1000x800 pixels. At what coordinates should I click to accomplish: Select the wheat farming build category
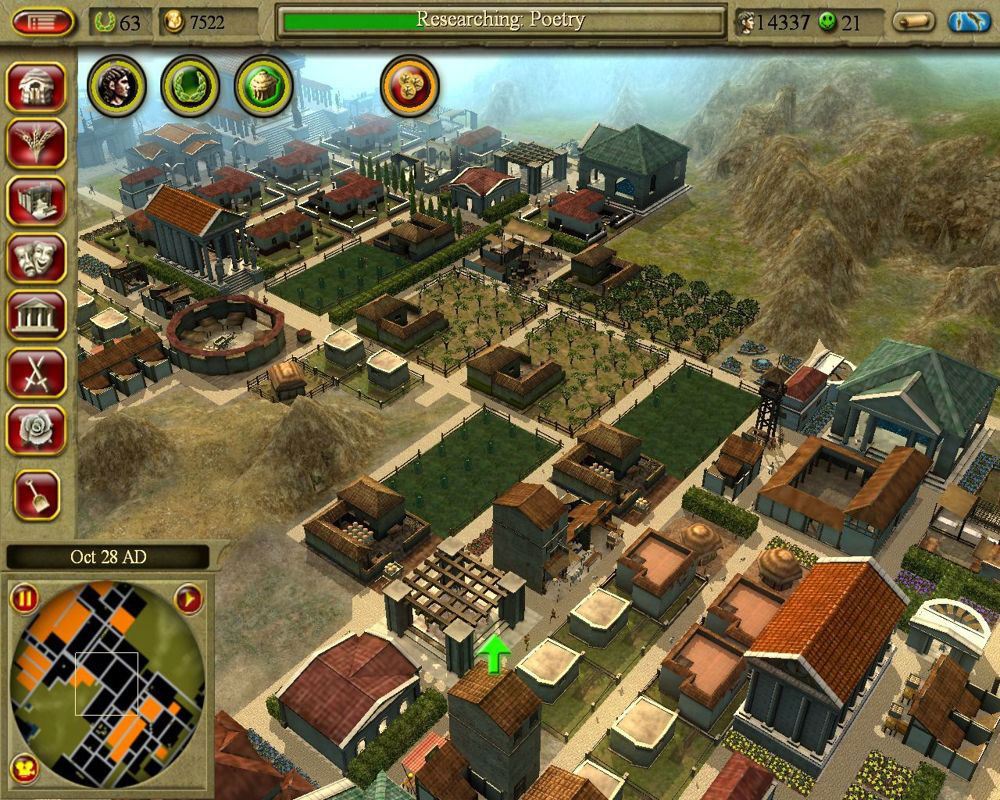click(x=37, y=146)
